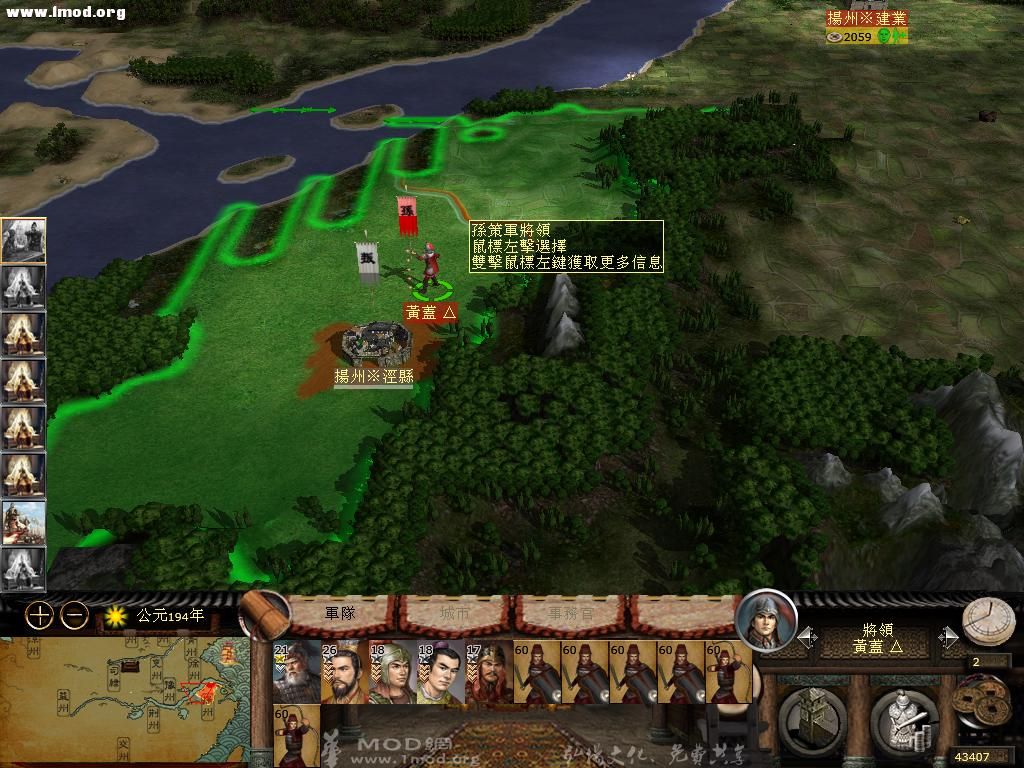Pick the level 17 armored general card

(x=488, y=672)
